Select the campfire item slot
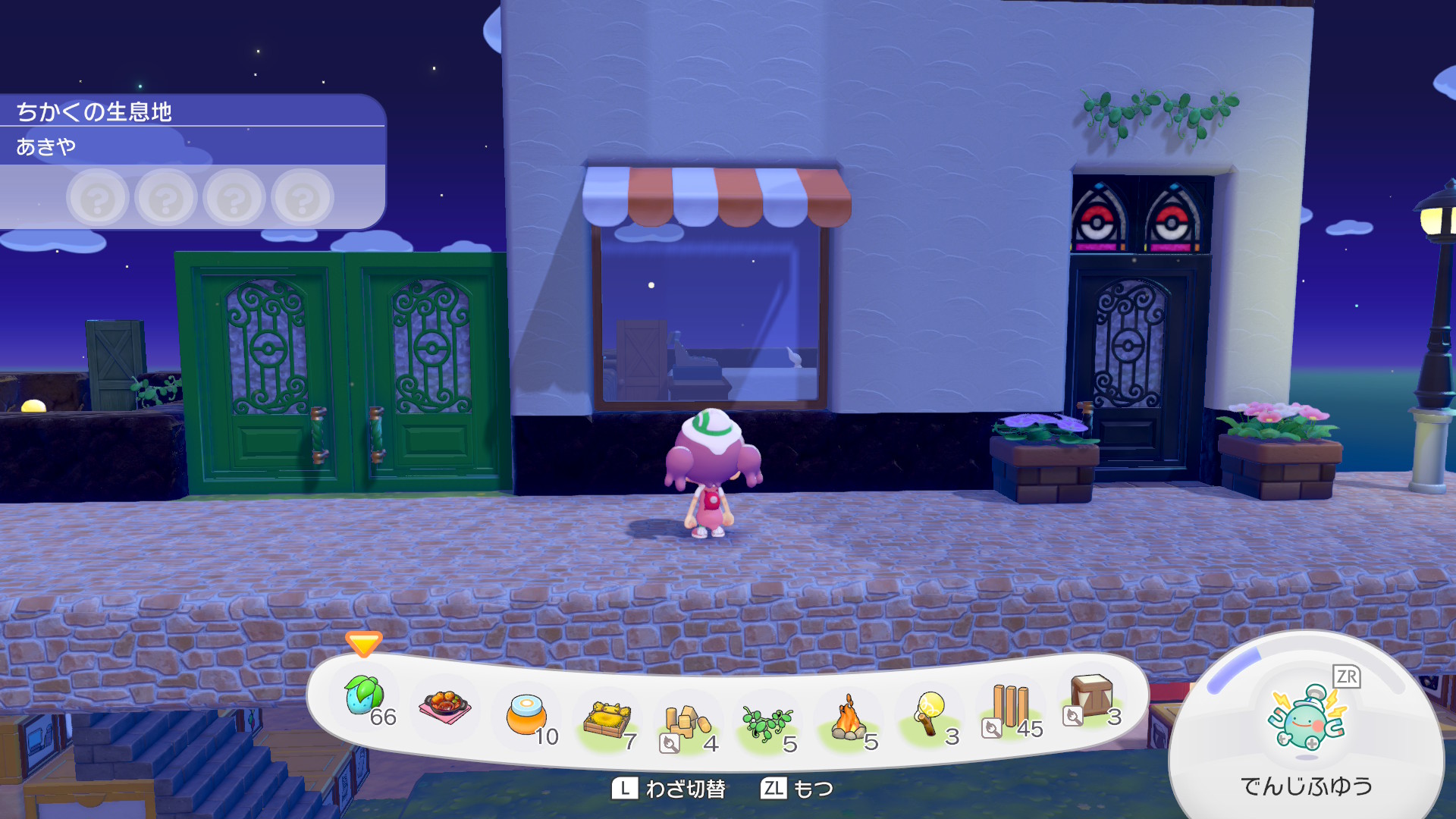The width and height of the screenshot is (1456, 819). click(x=849, y=720)
